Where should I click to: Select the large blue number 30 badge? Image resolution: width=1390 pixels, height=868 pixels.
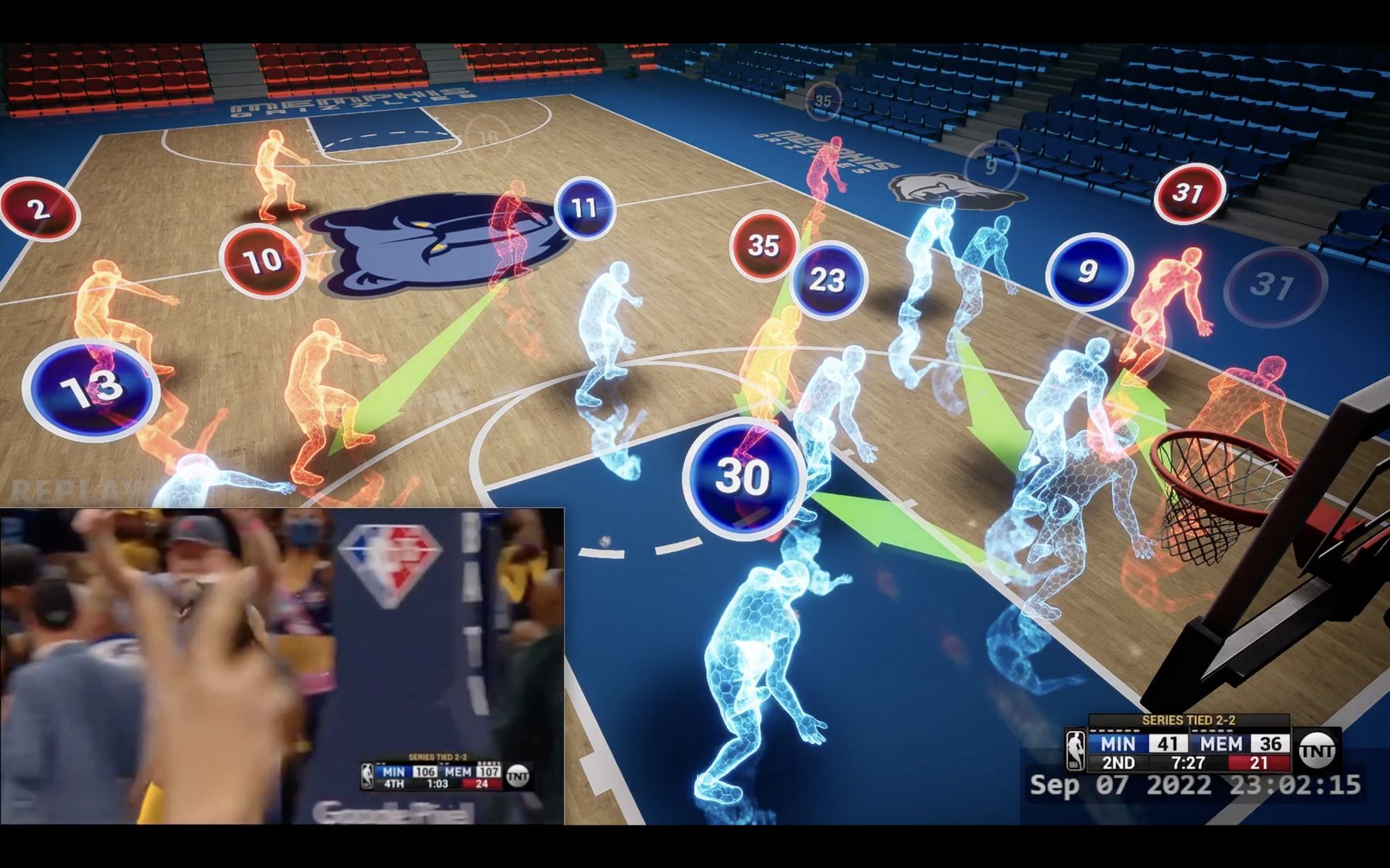[743, 476]
